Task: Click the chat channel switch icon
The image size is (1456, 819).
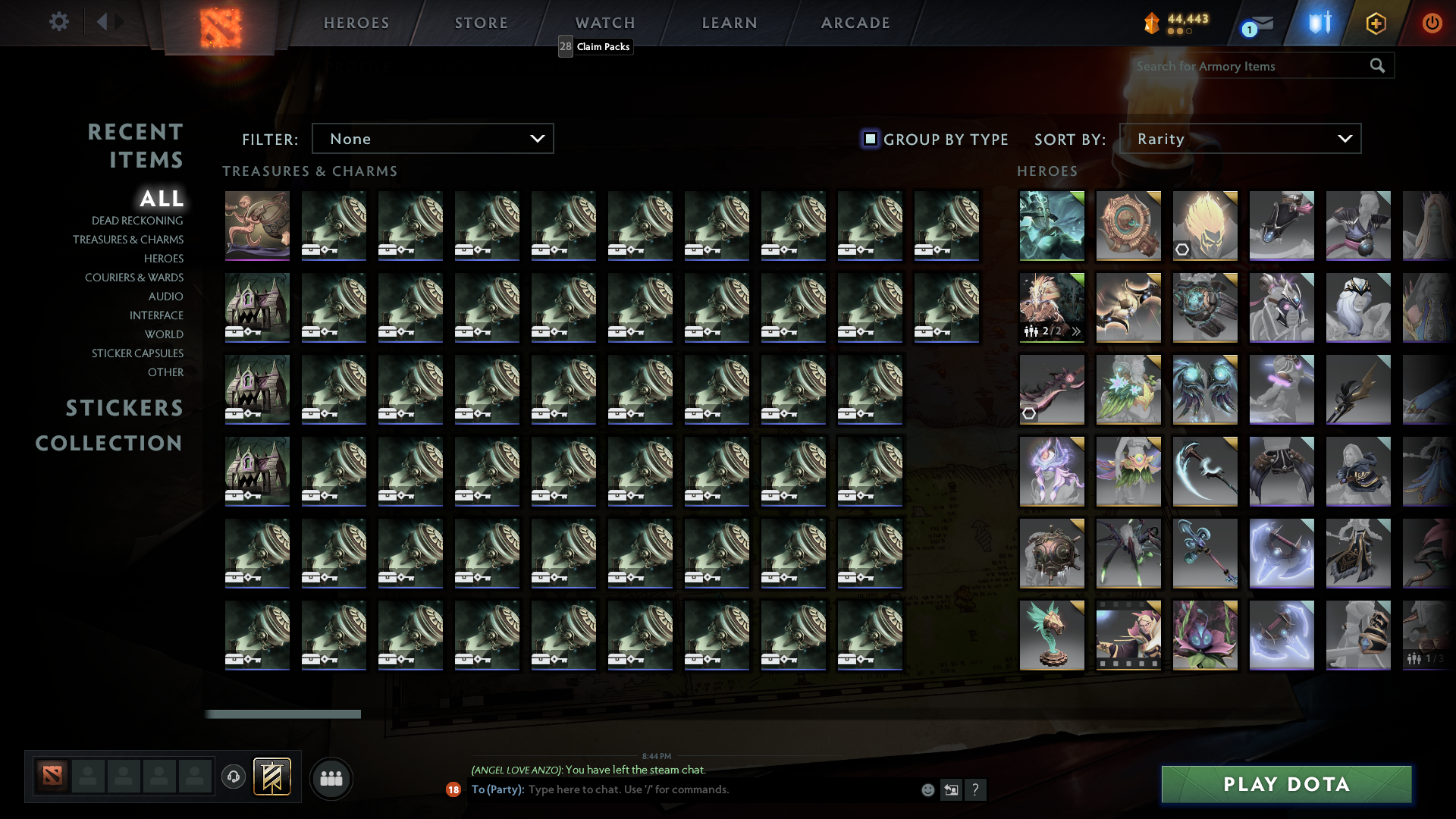Action: (952, 789)
